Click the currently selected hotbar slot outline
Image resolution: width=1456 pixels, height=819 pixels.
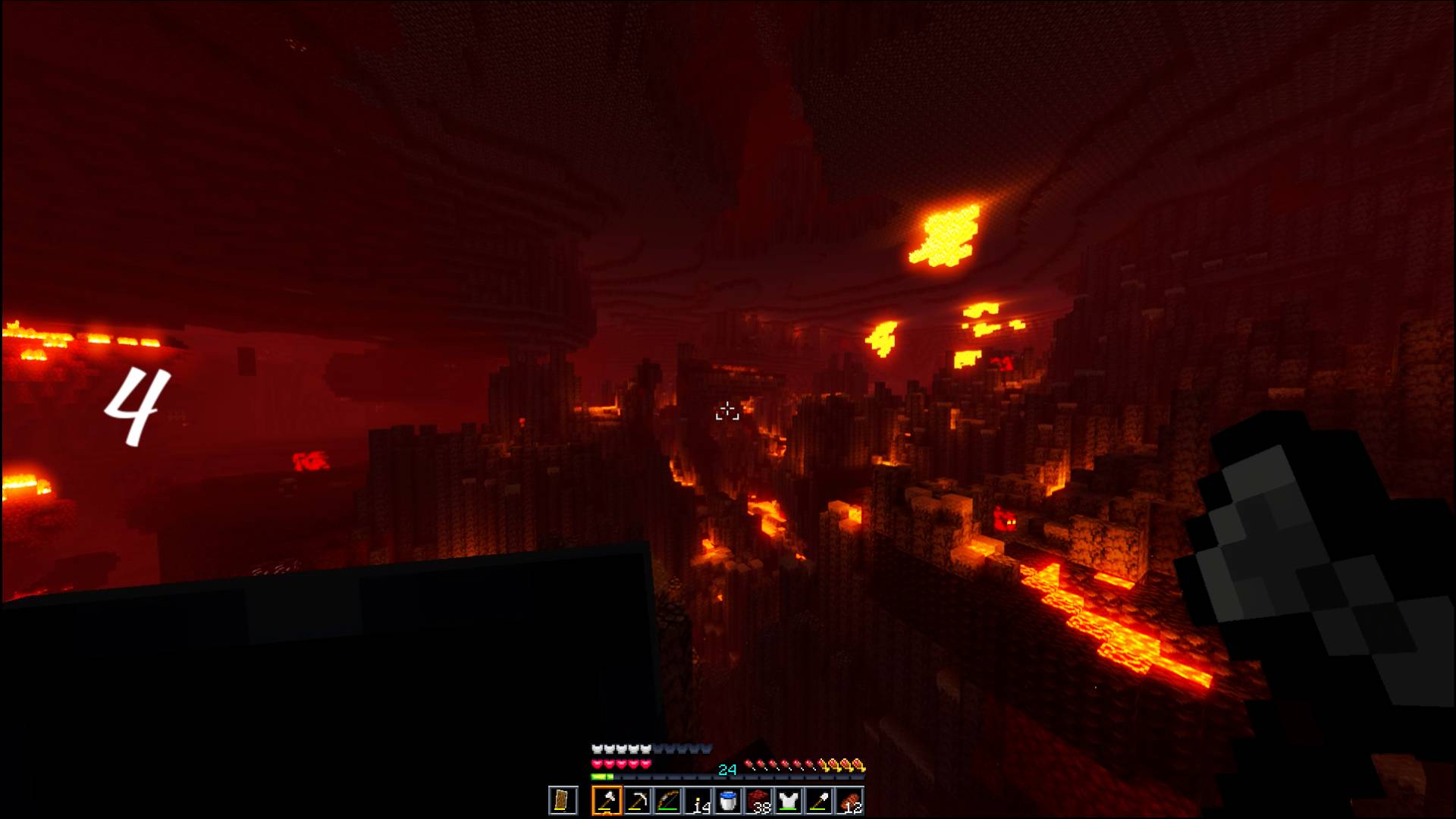pyautogui.click(x=607, y=802)
